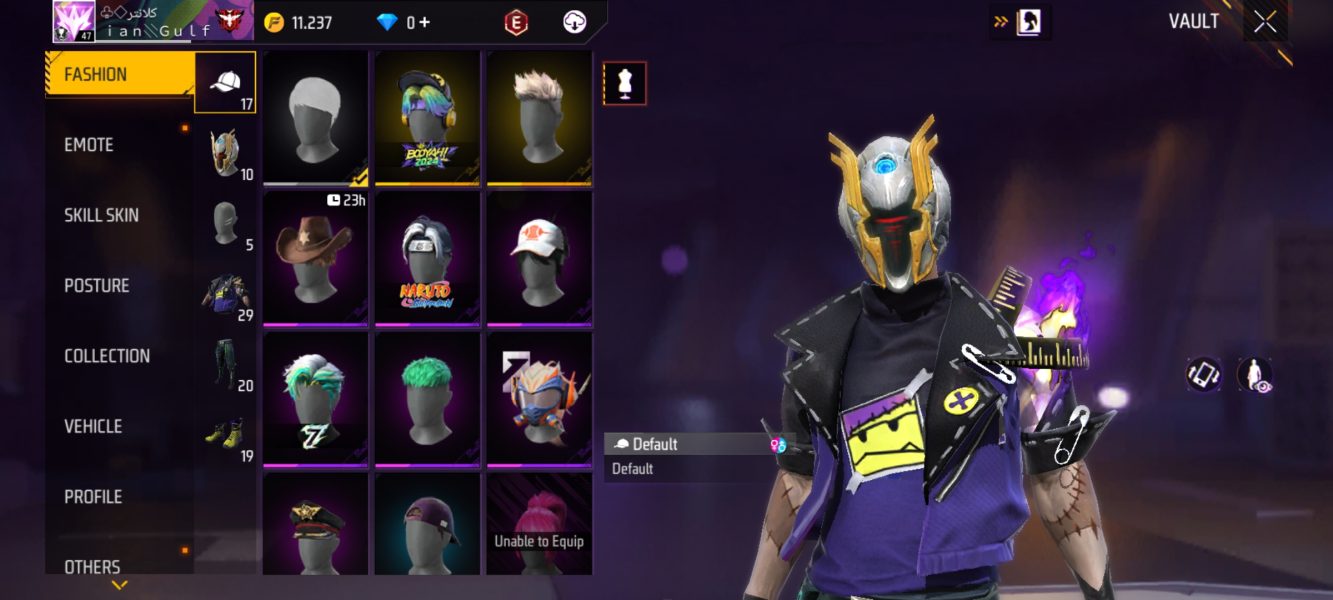Choose the Naruto Shippuden headband hair
This screenshot has height=600, width=1333.
pos(427,258)
